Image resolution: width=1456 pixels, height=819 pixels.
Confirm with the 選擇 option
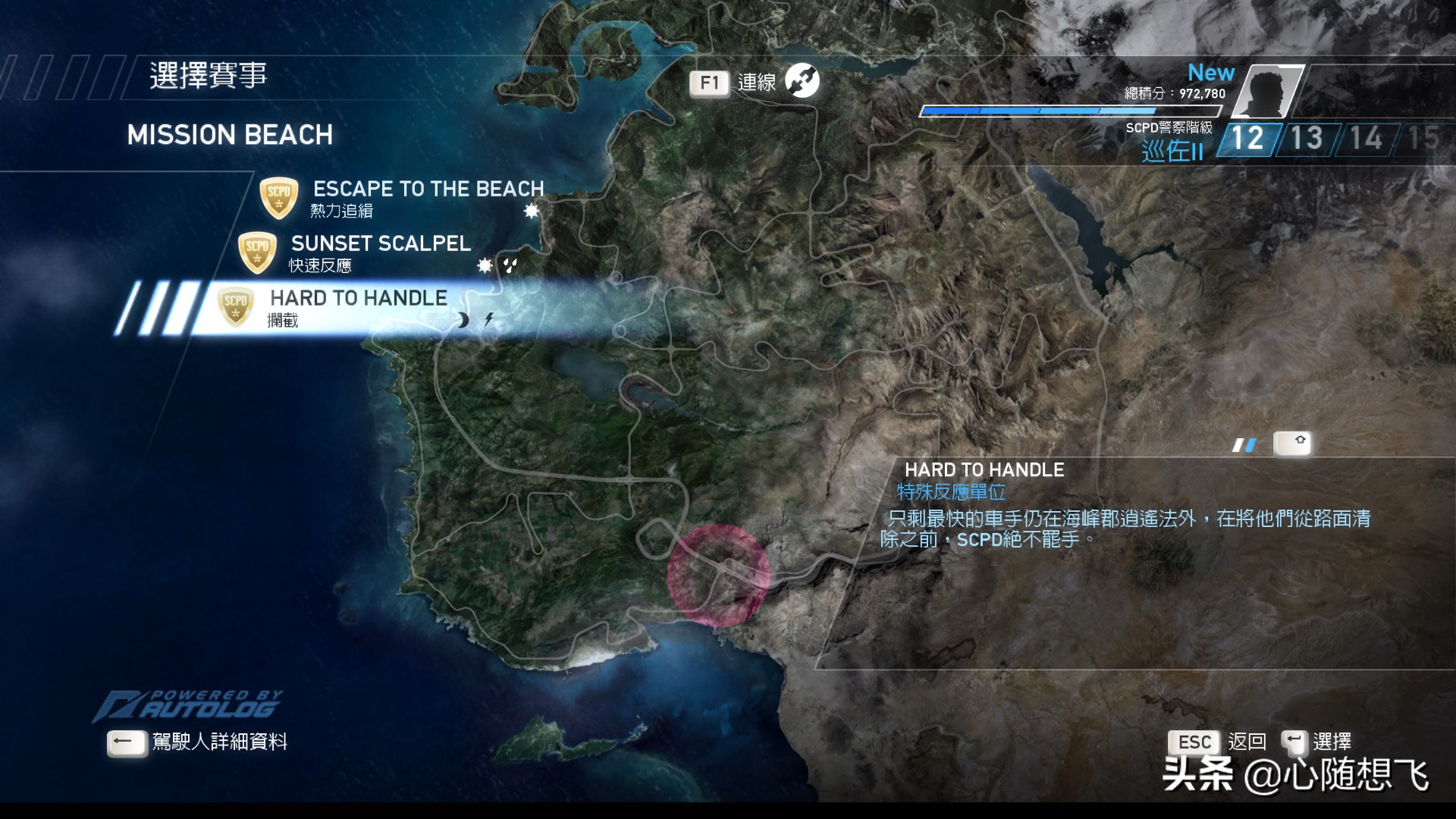tap(1331, 742)
